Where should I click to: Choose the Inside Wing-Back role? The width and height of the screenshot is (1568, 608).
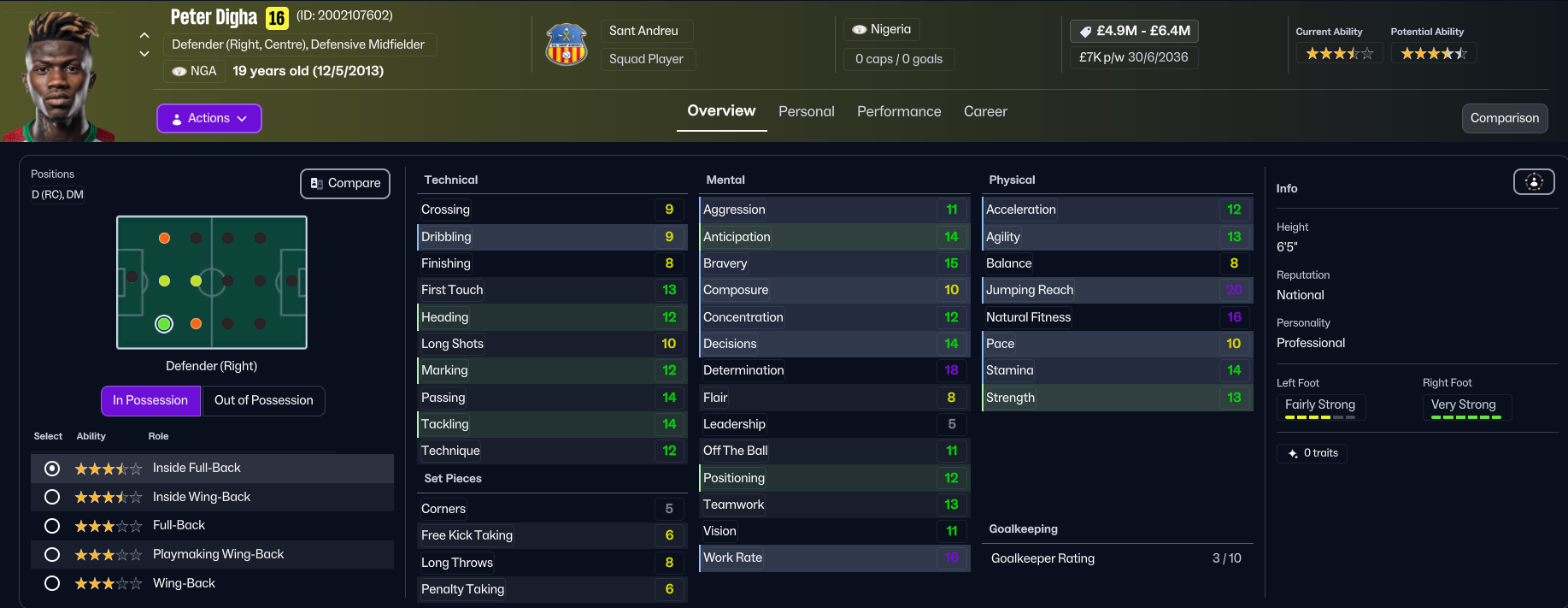coord(52,497)
